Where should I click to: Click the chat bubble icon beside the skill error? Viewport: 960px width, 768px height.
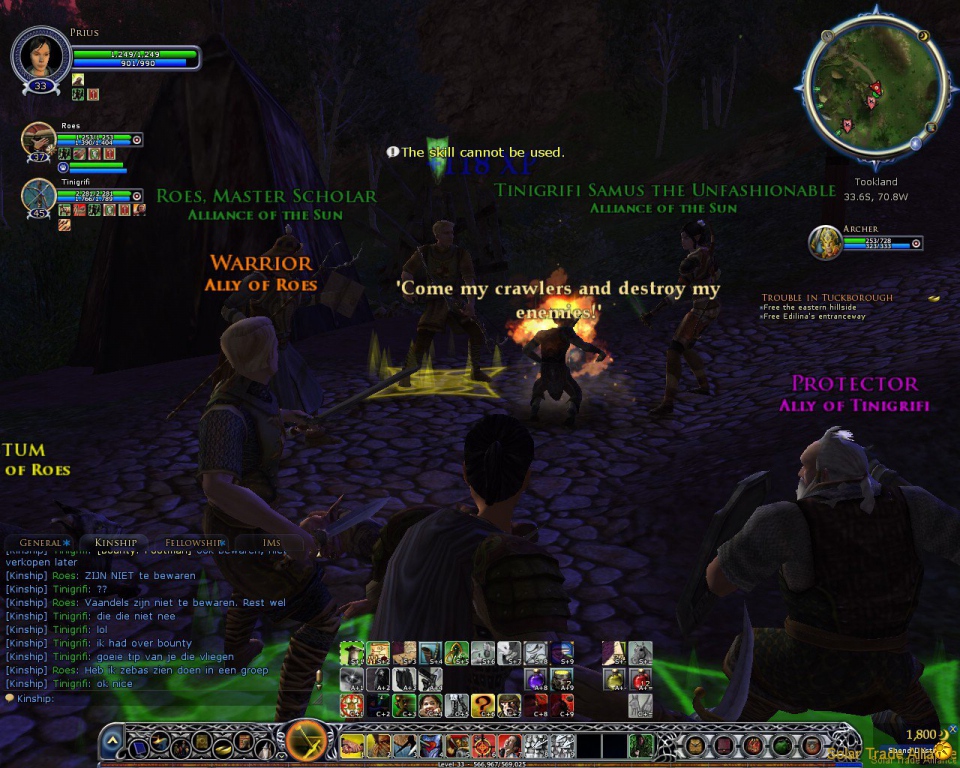point(392,152)
